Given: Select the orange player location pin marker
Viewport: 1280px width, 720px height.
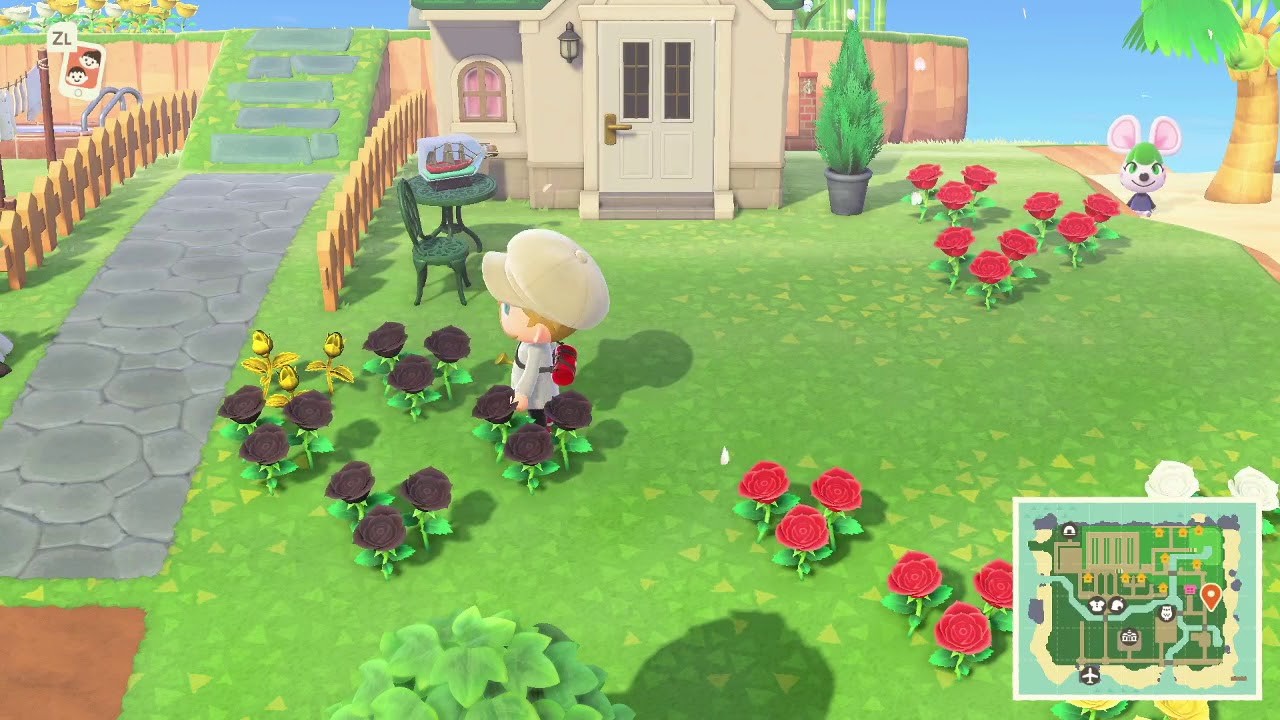Looking at the screenshot, I should coord(1210,592).
